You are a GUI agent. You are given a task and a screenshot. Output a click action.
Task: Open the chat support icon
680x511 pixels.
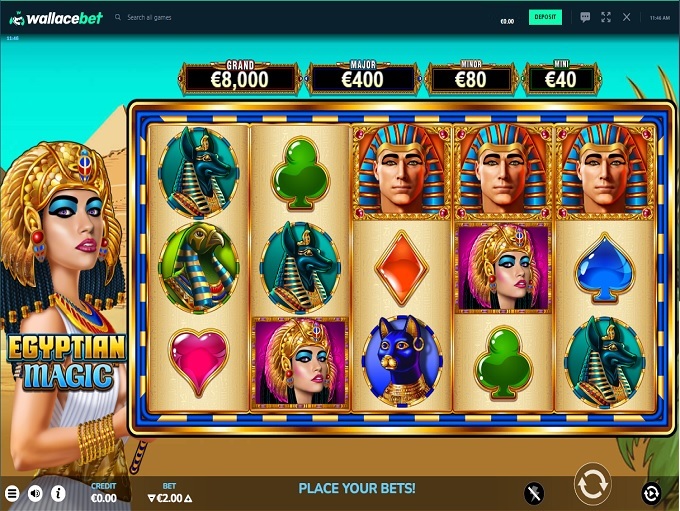coord(585,17)
